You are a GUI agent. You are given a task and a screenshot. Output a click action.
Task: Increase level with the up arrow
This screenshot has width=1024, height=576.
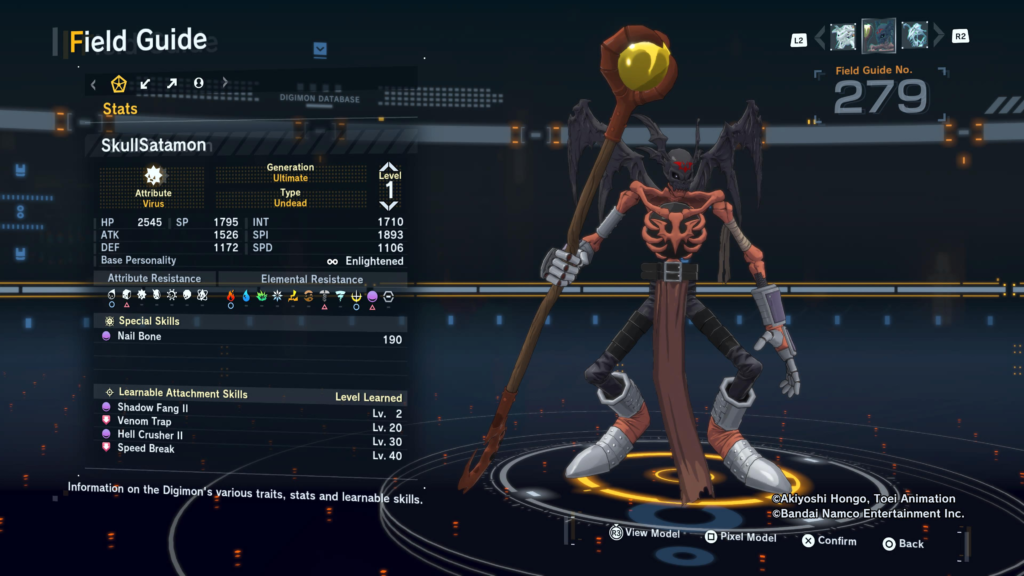(389, 168)
